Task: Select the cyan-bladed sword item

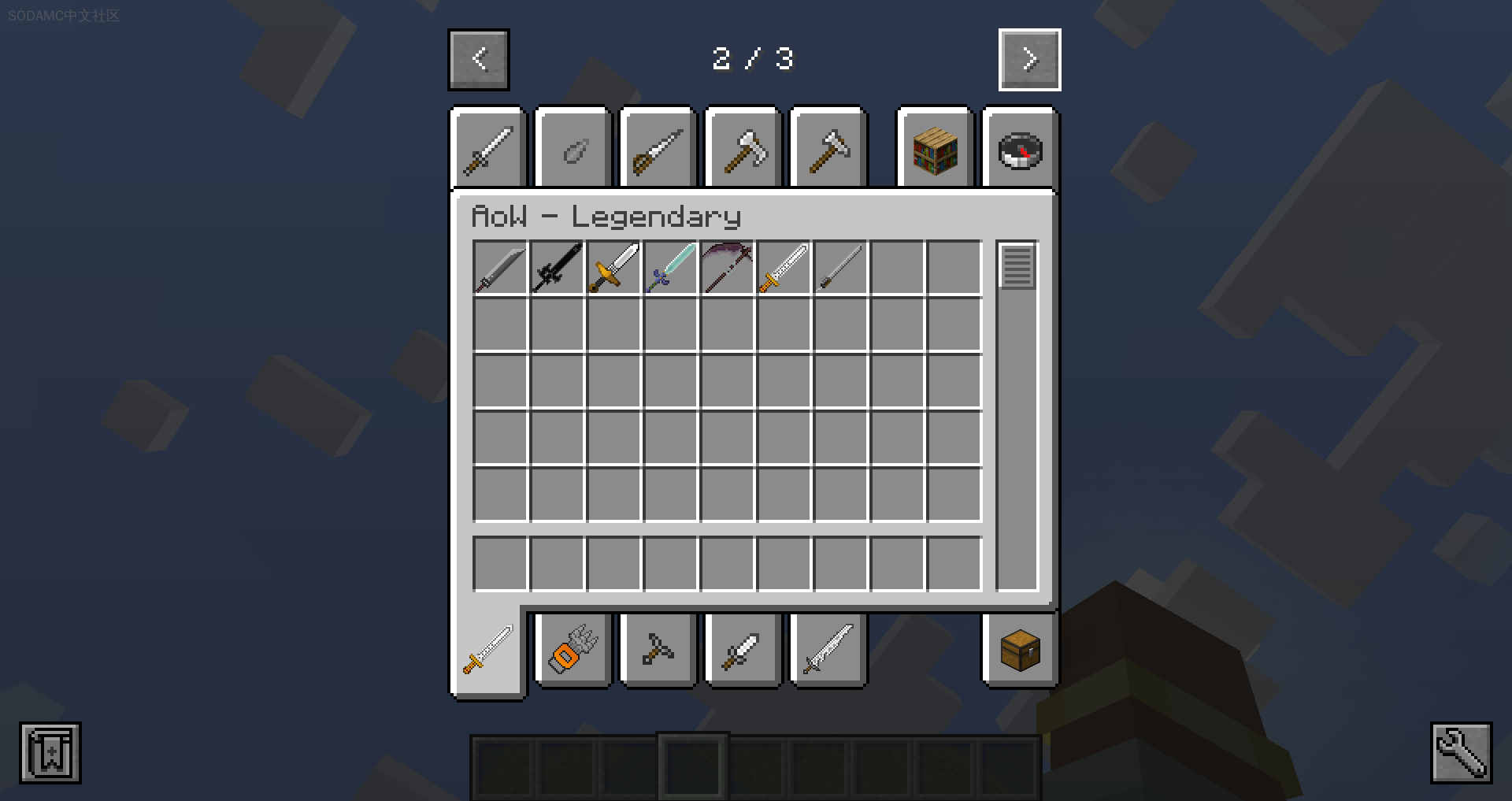Action: point(670,269)
